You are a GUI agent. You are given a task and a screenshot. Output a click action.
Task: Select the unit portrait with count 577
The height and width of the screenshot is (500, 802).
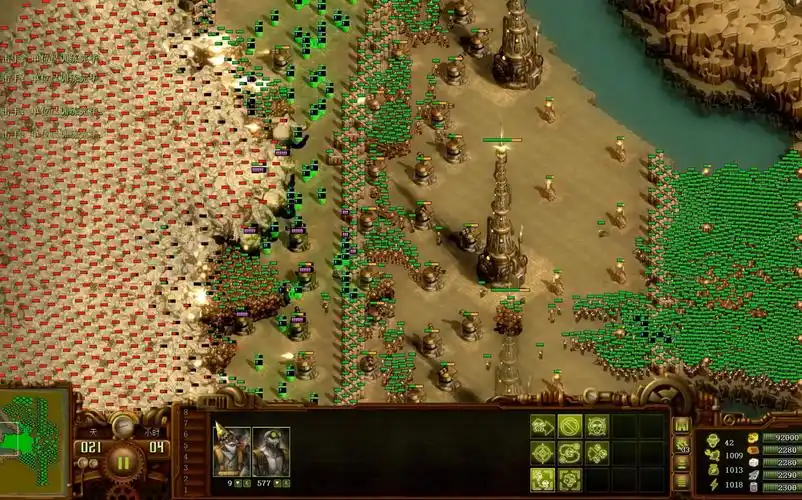271,451
